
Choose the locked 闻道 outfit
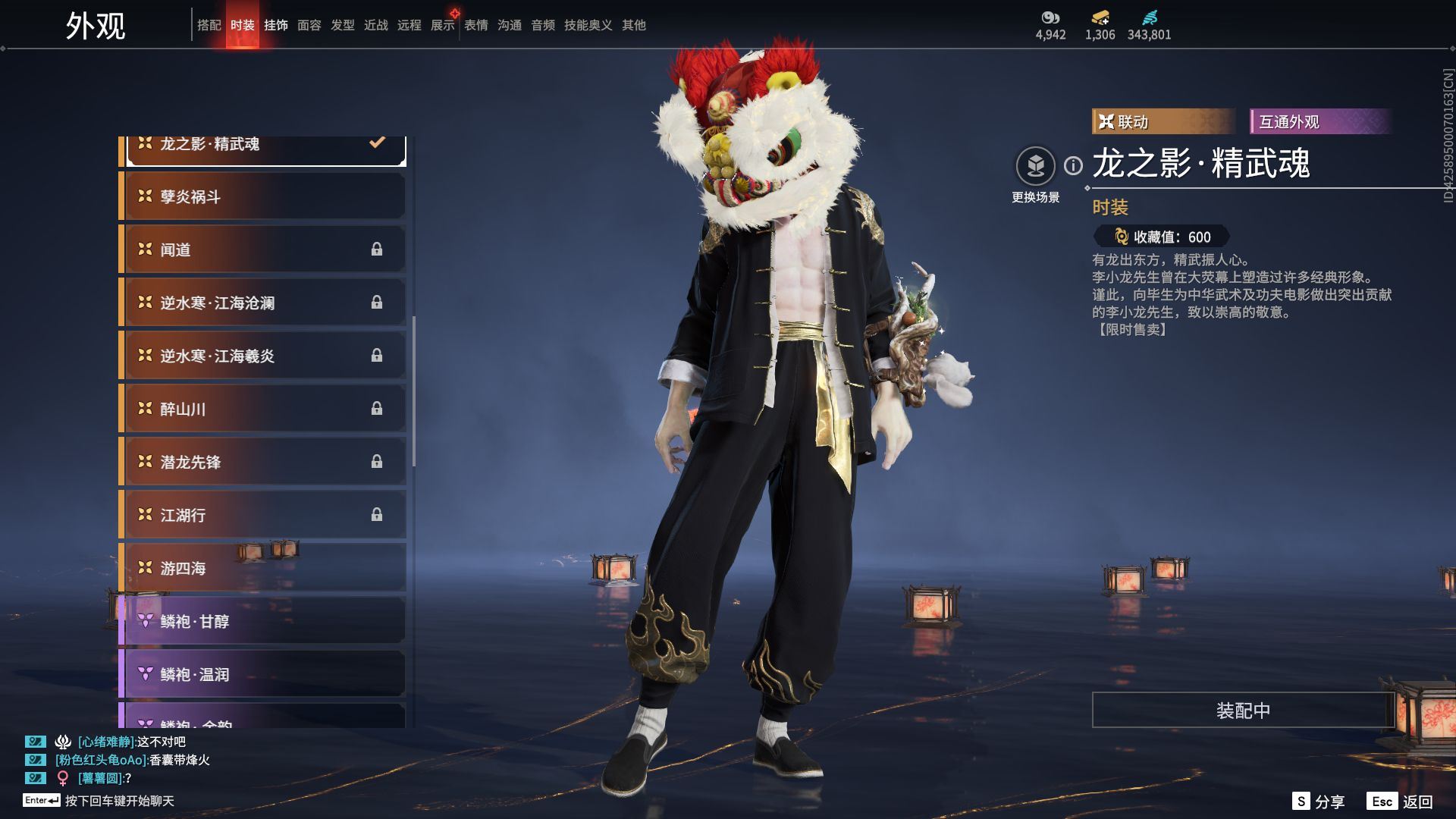[264, 249]
